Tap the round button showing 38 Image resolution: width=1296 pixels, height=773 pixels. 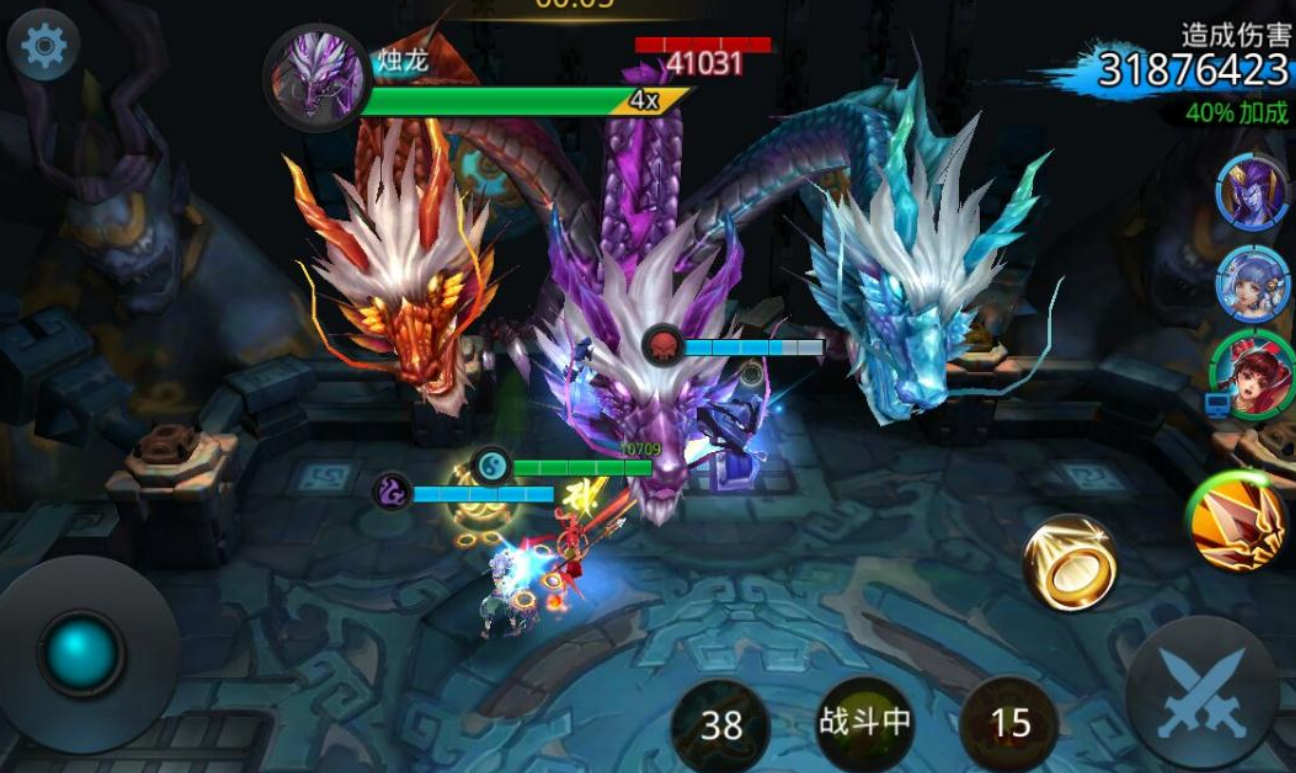click(721, 725)
